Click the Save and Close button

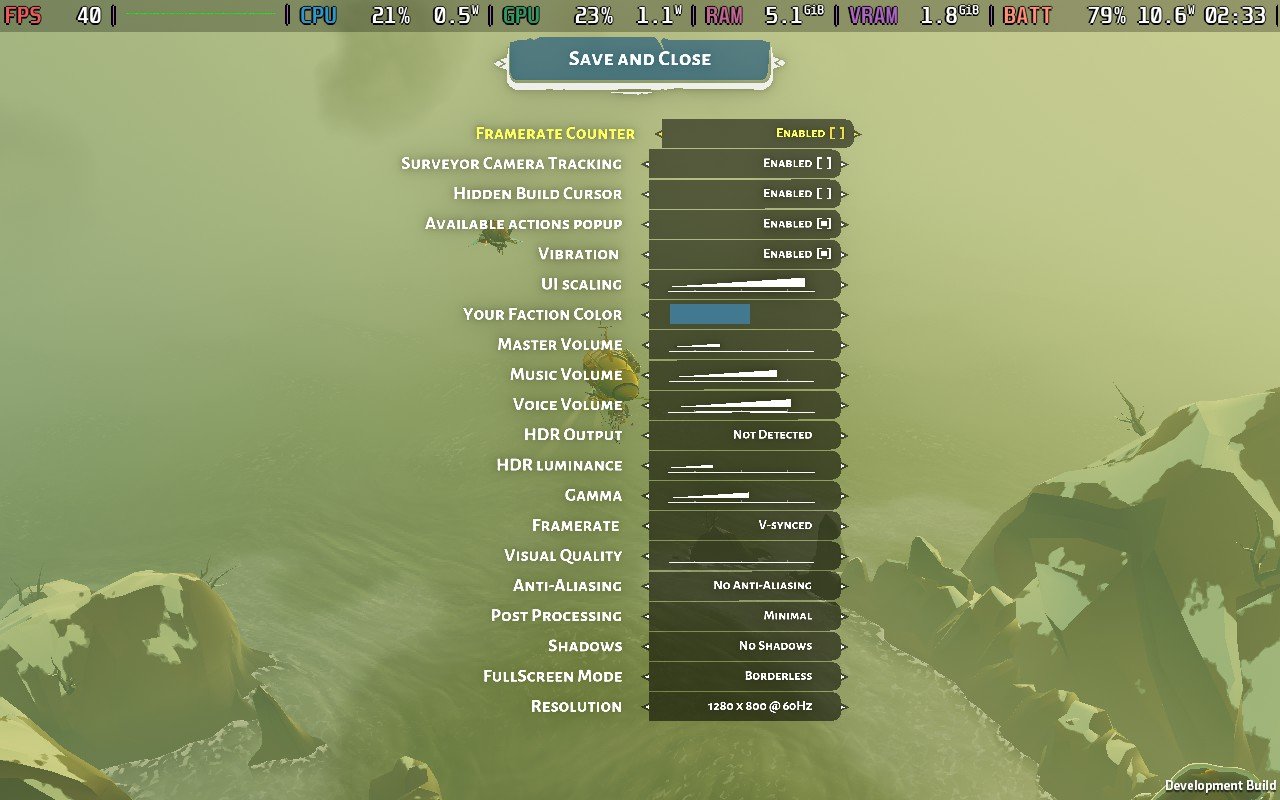point(640,59)
